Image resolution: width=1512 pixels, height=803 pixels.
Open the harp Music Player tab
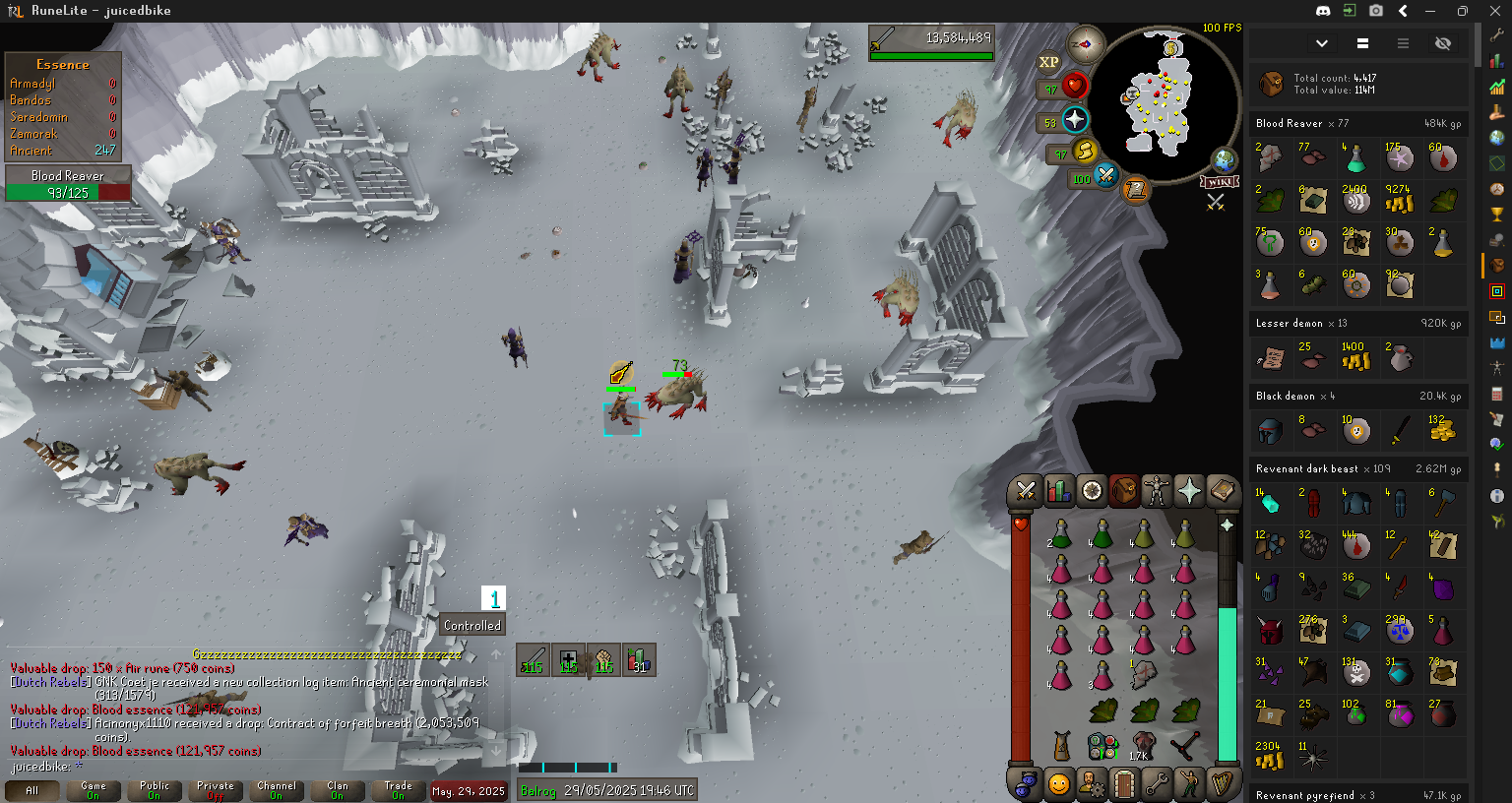tap(1222, 784)
